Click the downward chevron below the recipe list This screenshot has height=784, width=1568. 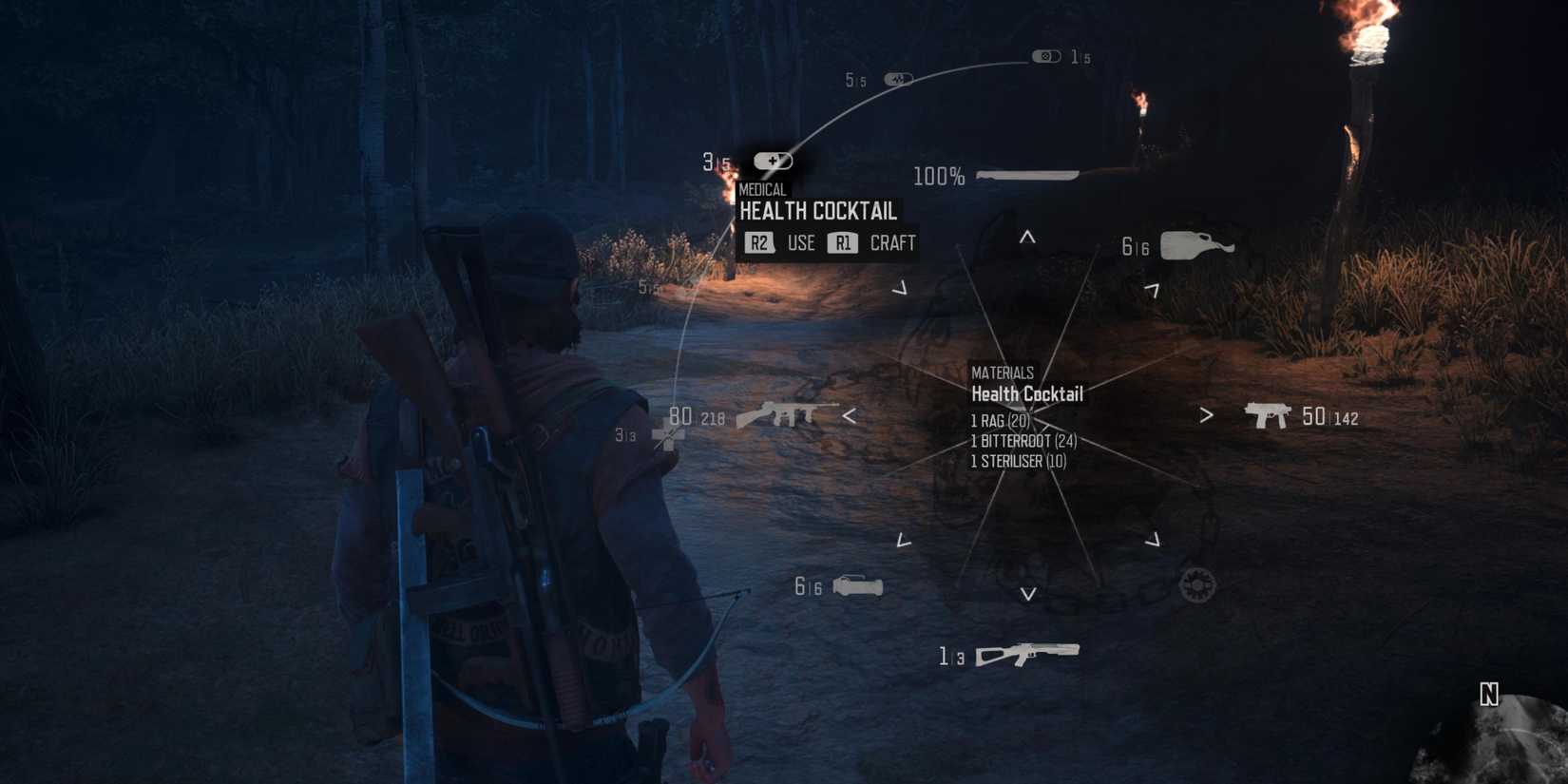1027,595
